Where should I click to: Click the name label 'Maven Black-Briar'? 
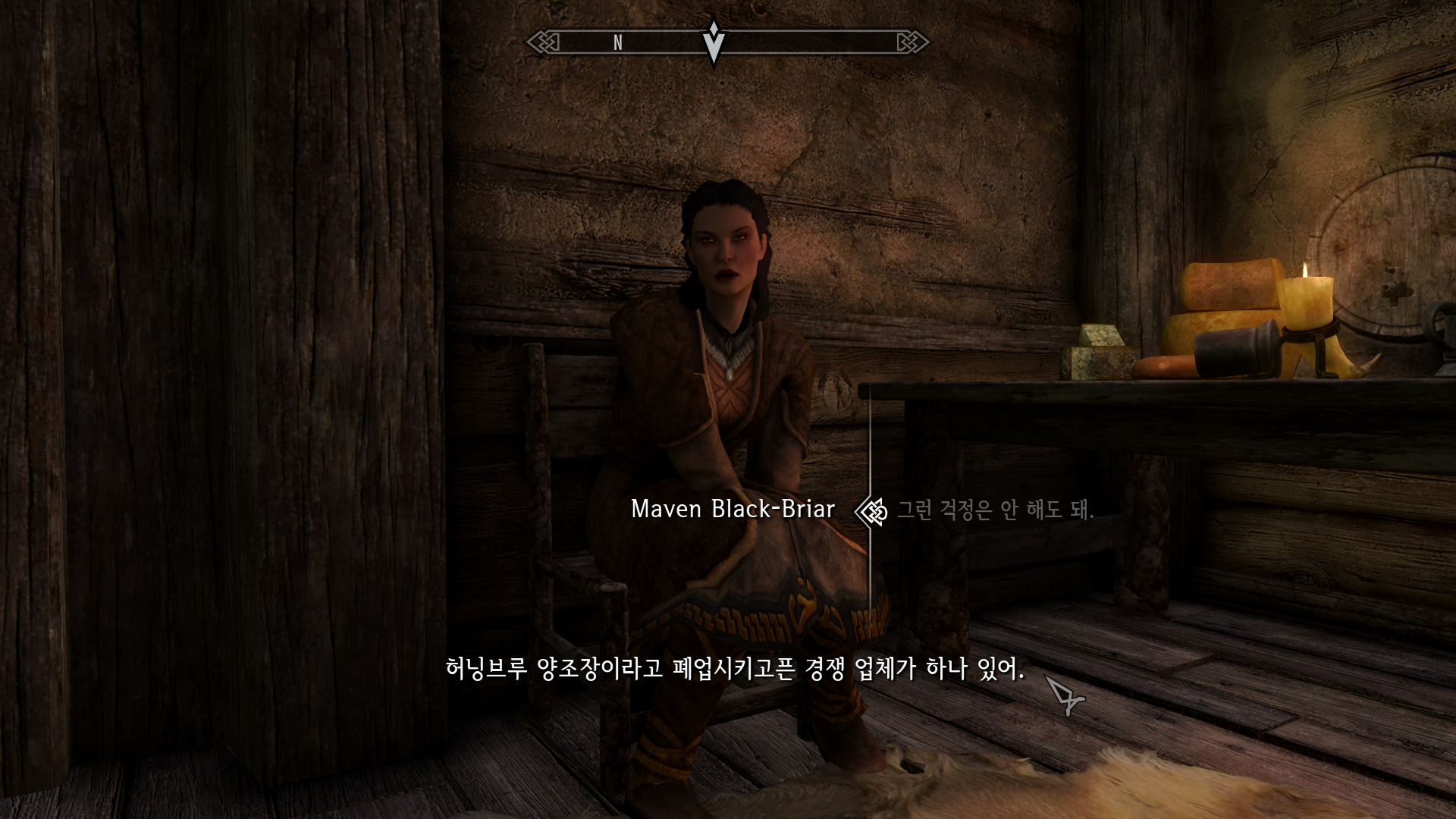(x=734, y=510)
